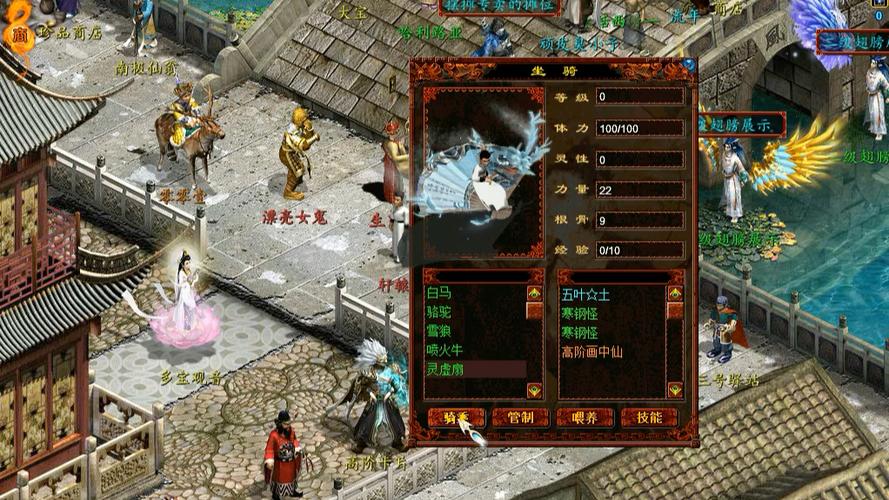
Task: Close the 坐骑 mount window
Action: (689, 66)
